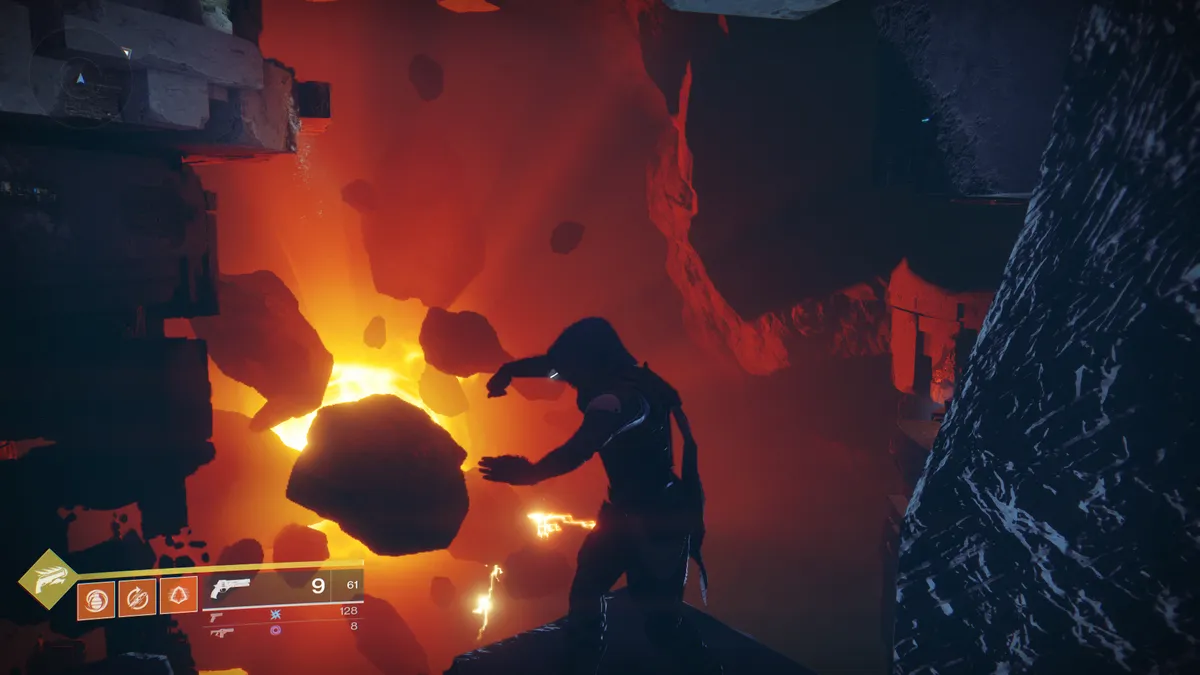Screen dimensions: 1200x675
Task: Select the equipped hand cannon weapon
Action: pos(232,588)
